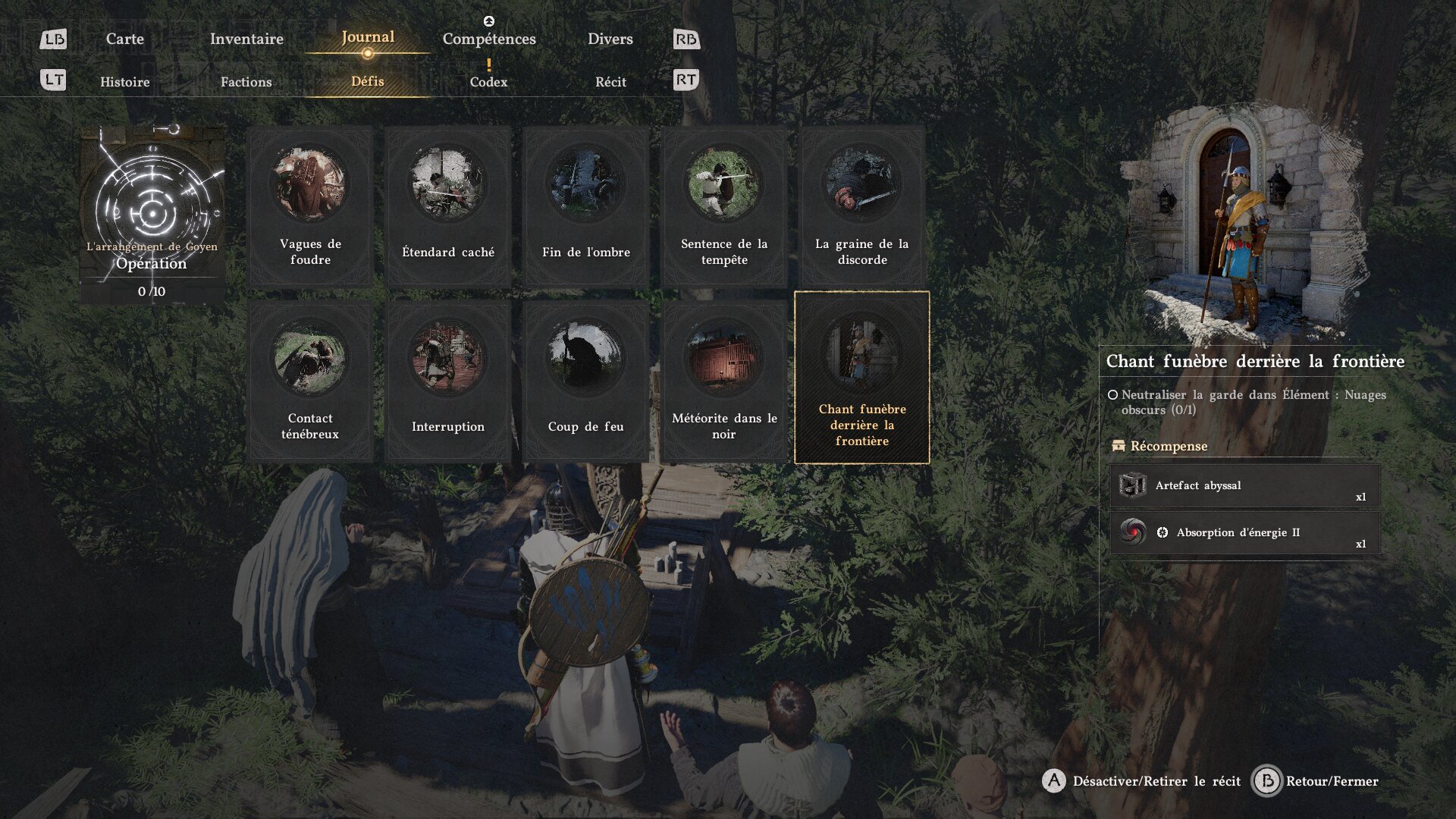Screen dimensions: 1456x819
Task: Choose the Contact ténébreux challenge
Action: (310, 381)
